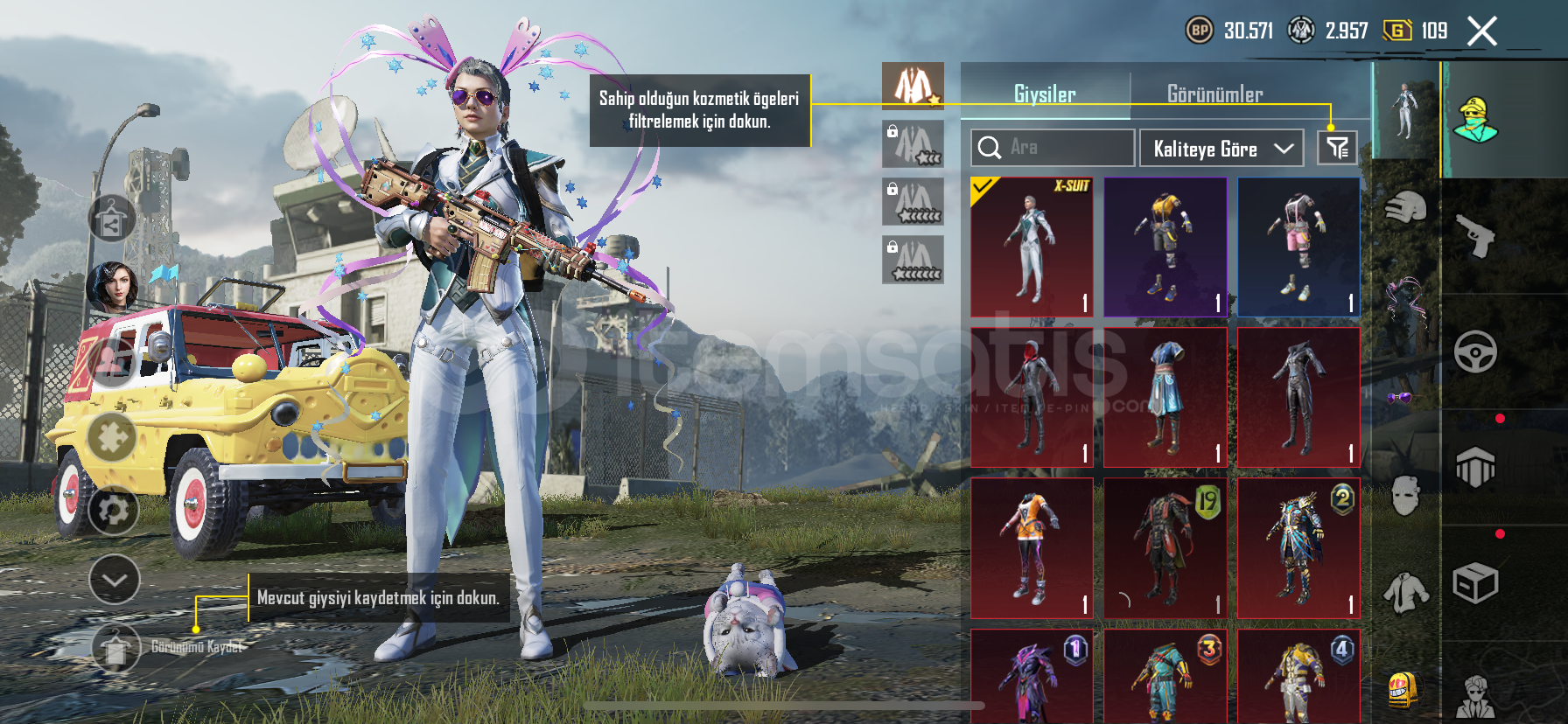Open the face mask category
The width and height of the screenshot is (1568, 724).
(1405, 496)
